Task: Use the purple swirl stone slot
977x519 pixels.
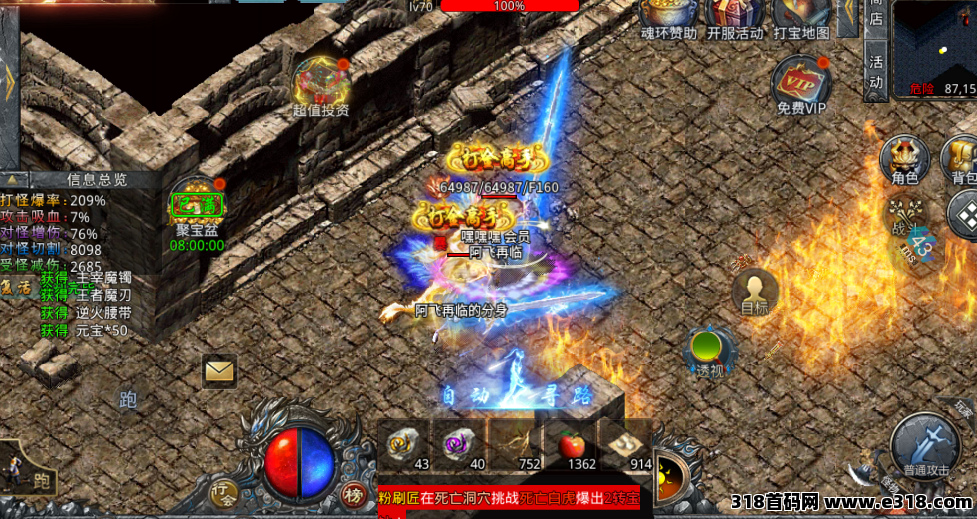Action: (459, 441)
